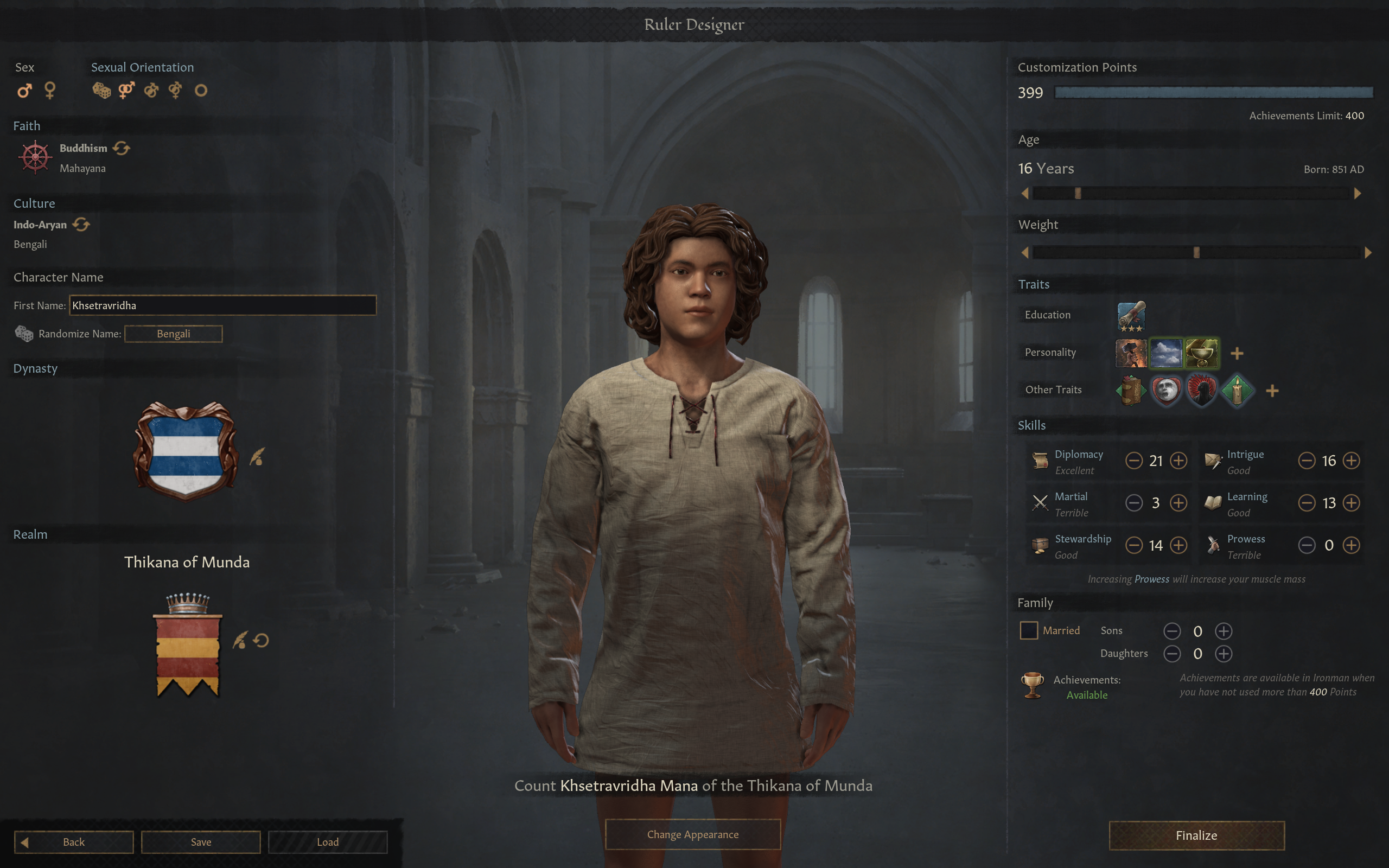Toggle the Married checkbox
This screenshot has height=868, width=1389.
[x=1029, y=630]
